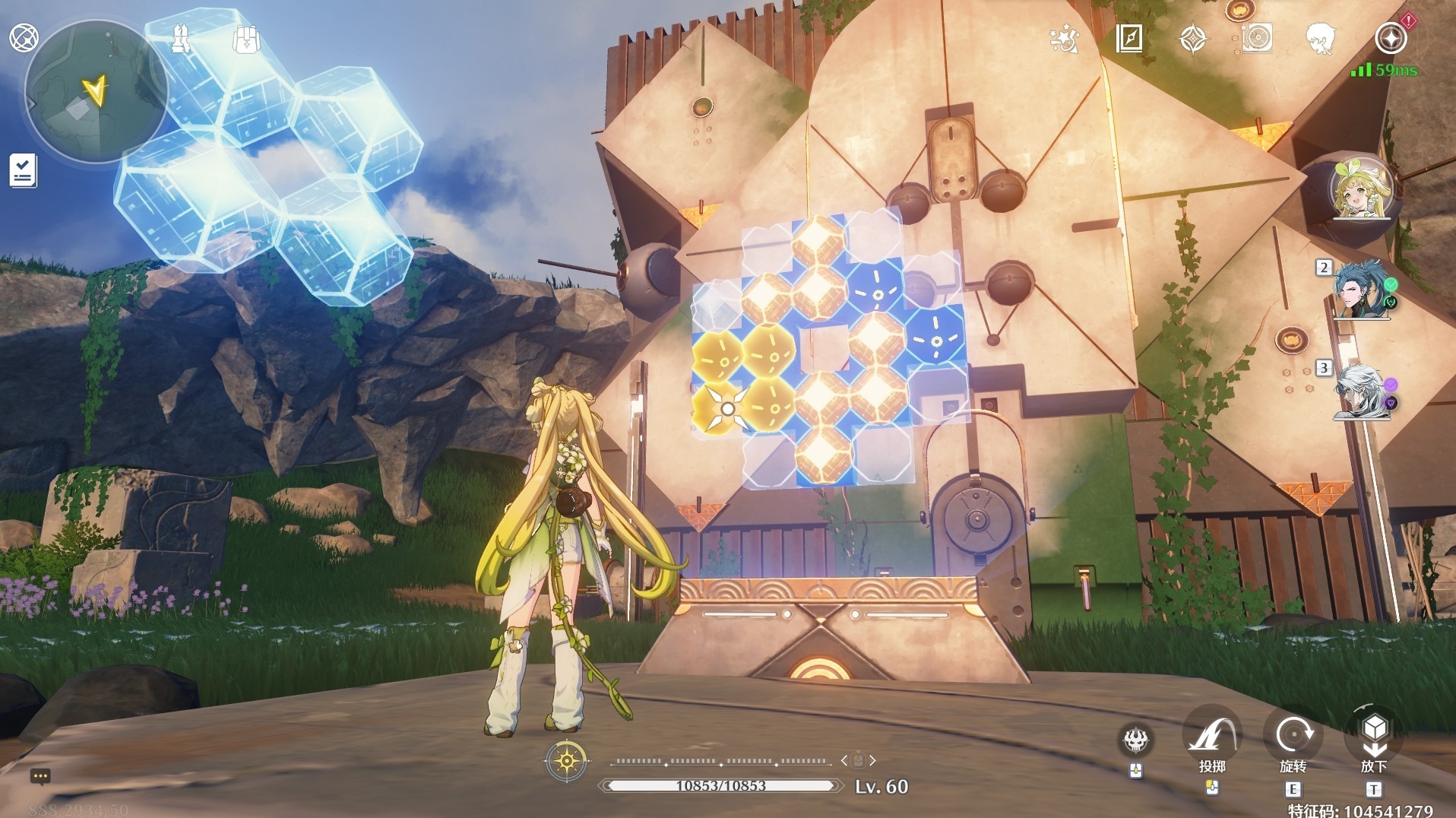Open the character head profile icon
This screenshot has width=1456, height=818.
point(1321,38)
